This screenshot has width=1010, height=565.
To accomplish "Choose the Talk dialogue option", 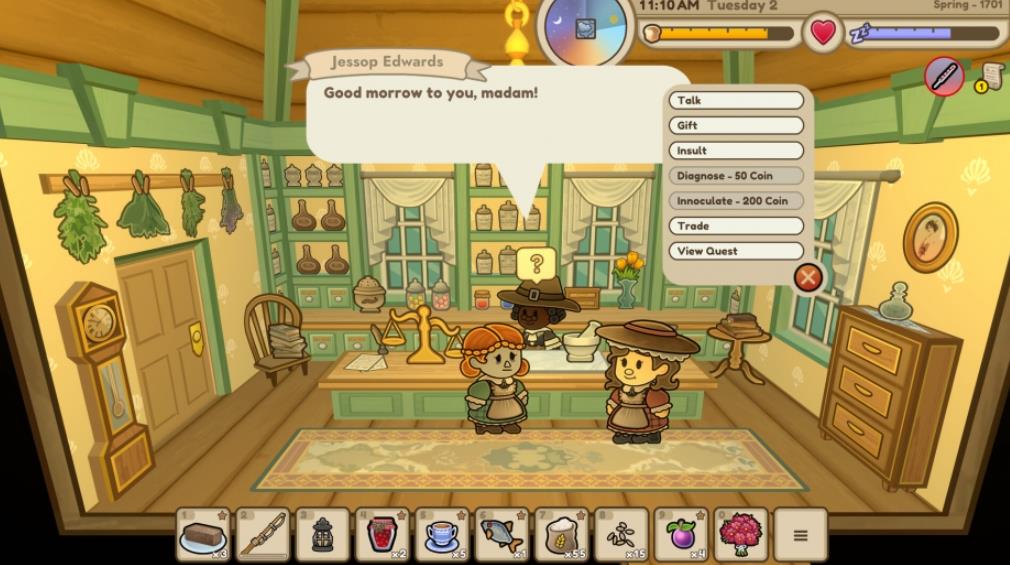I will (x=736, y=100).
